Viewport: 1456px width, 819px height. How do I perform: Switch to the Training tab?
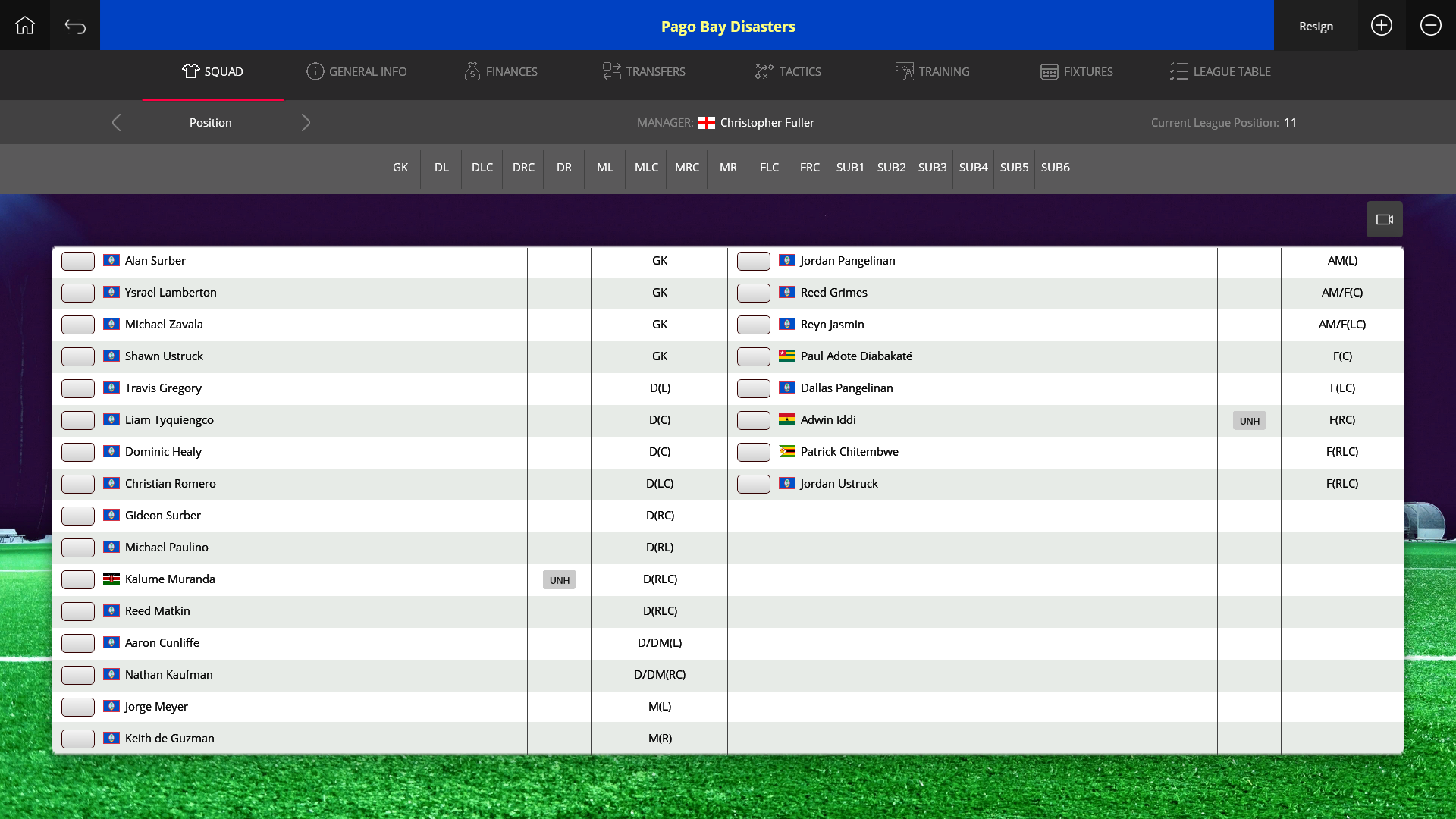[x=932, y=72]
